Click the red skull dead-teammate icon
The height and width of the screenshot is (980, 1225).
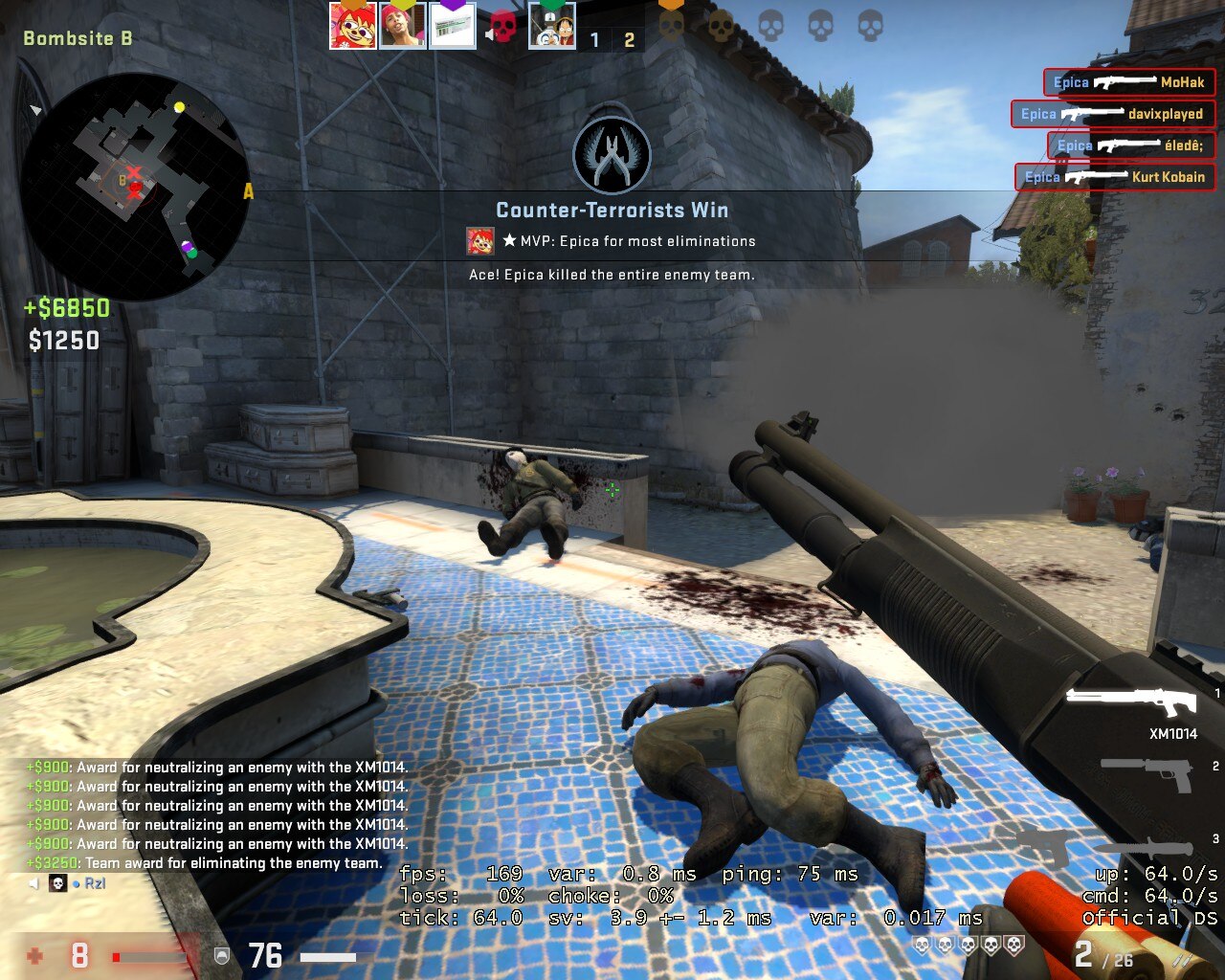click(x=502, y=26)
